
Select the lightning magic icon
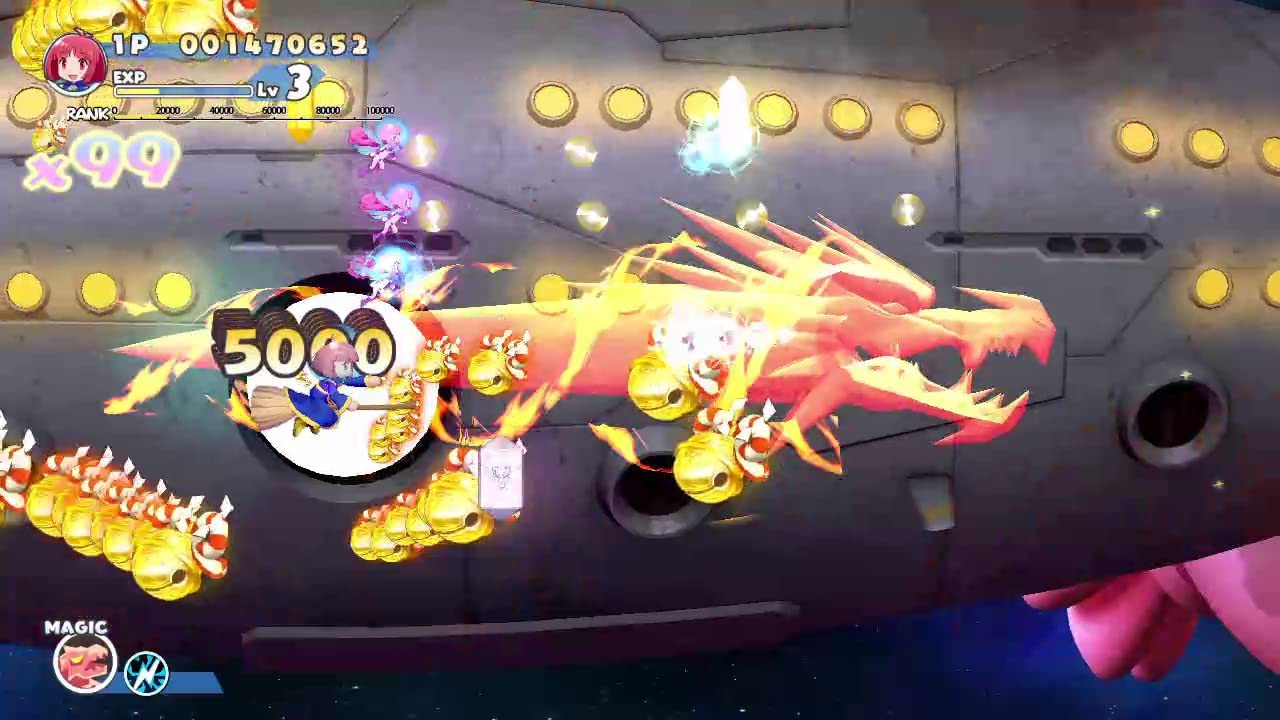pos(147,675)
